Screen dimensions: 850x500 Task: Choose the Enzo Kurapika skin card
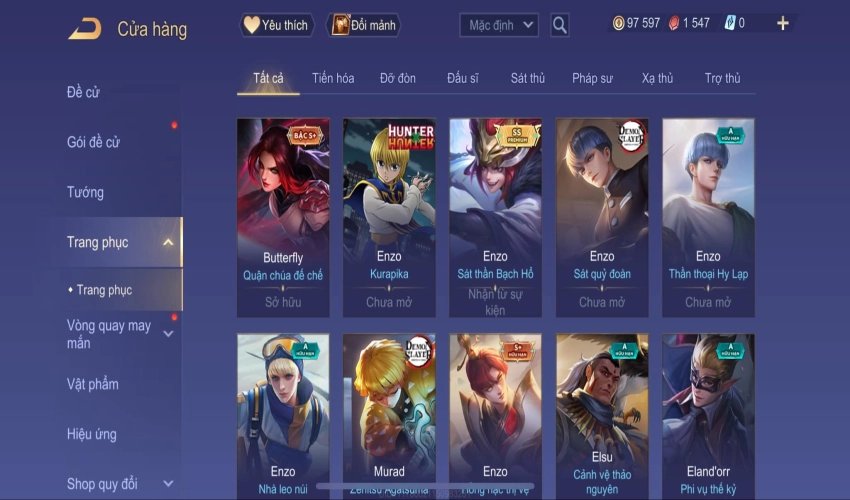coord(389,215)
